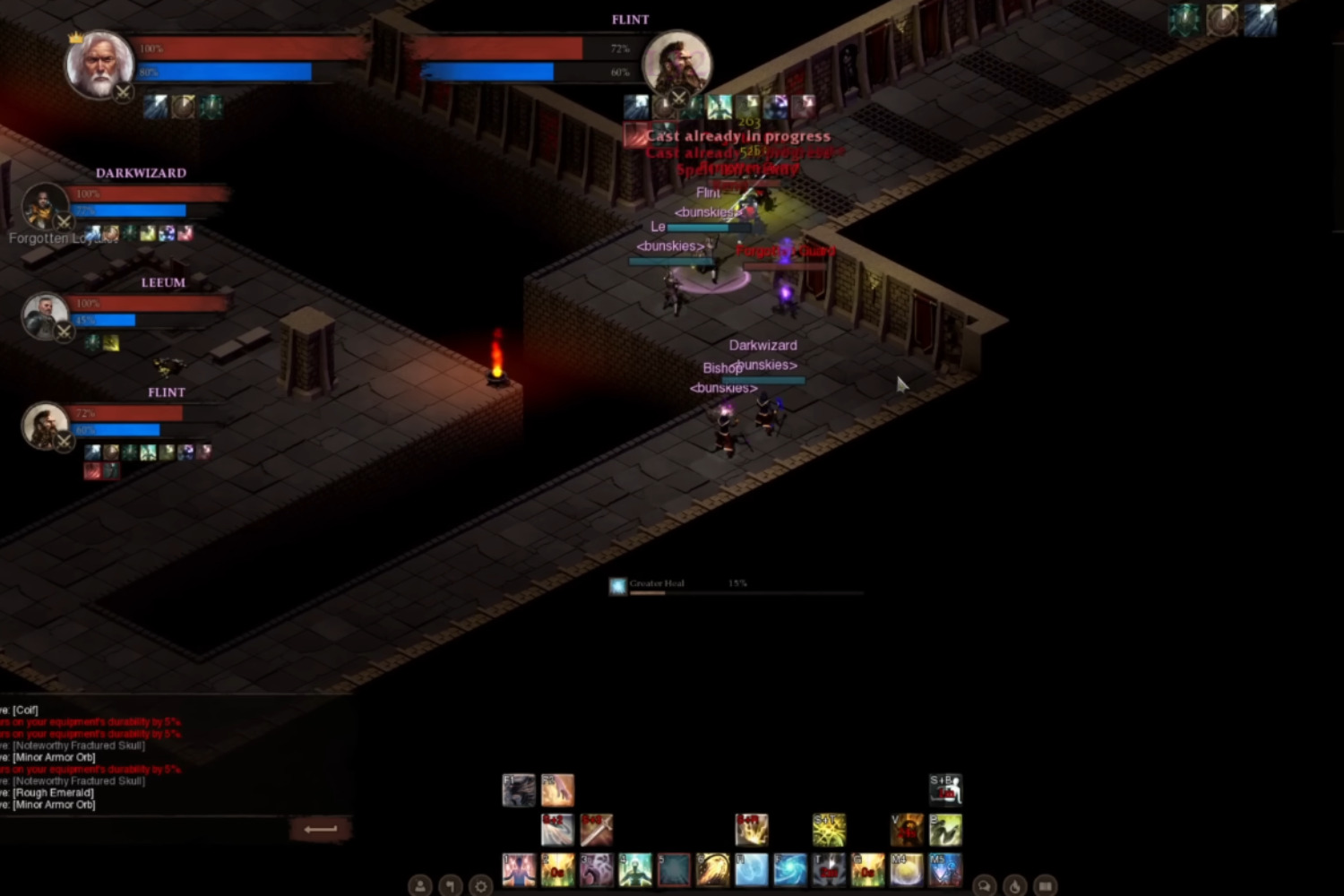Open the chat bubbles button

coord(984,886)
